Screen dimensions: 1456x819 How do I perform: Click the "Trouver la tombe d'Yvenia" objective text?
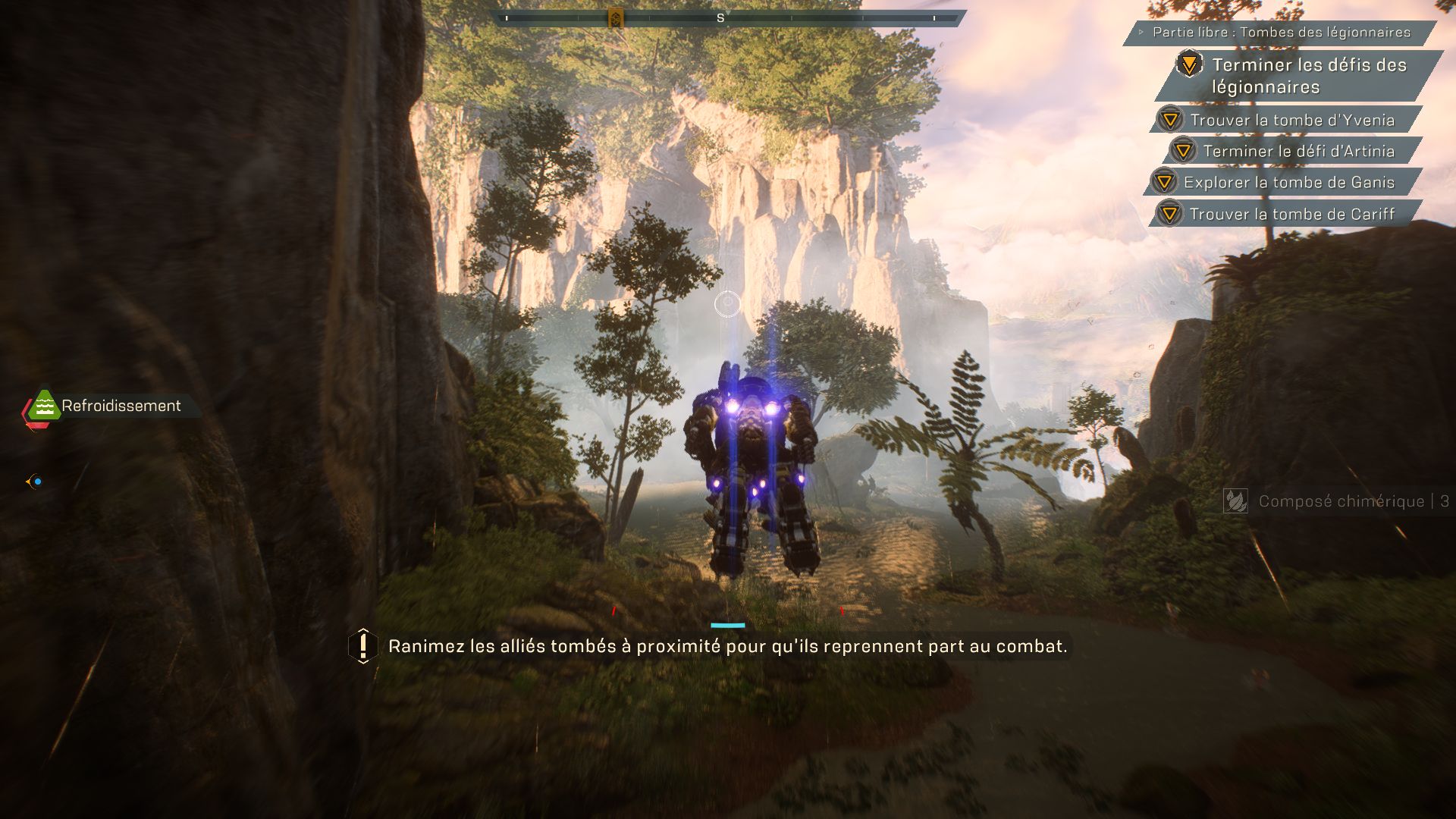[x=1292, y=120]
